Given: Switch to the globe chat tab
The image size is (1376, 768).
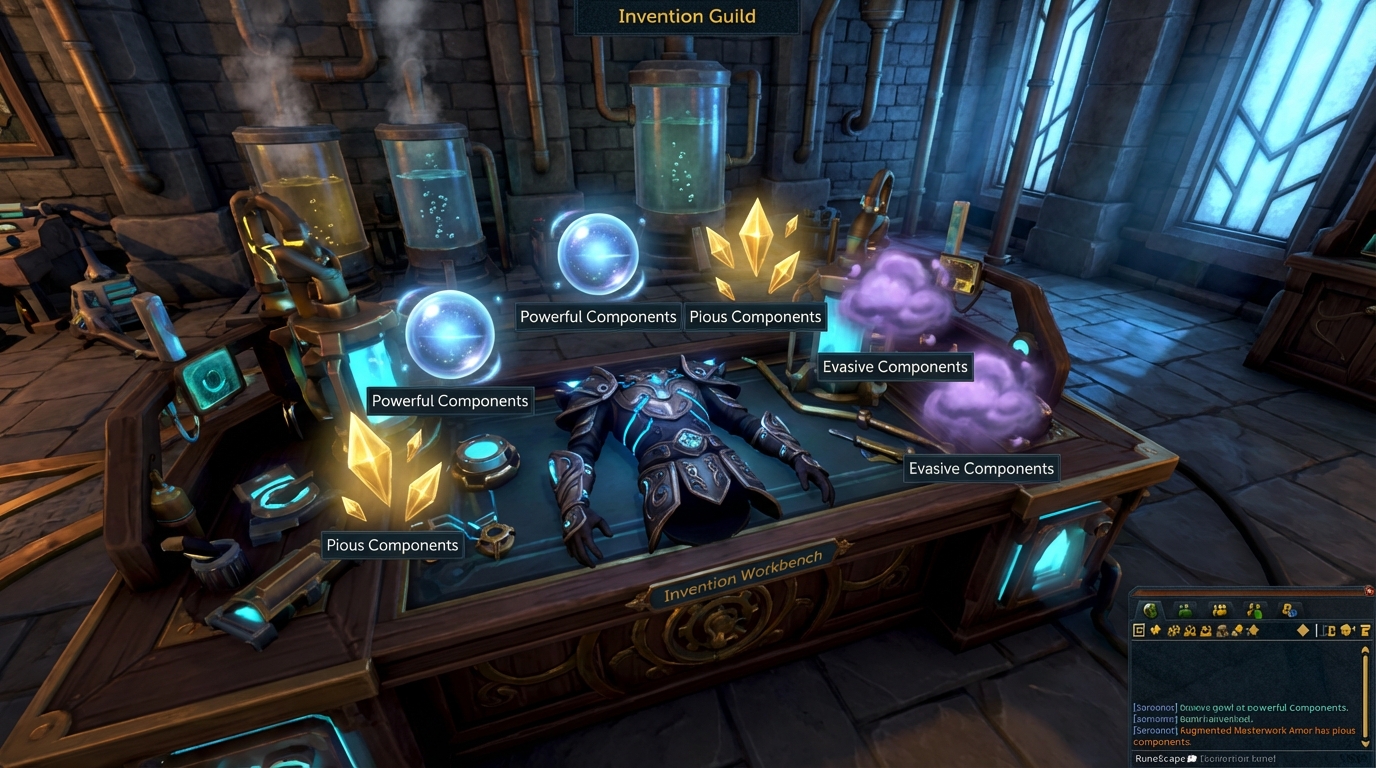Looking at the screenshot, I should (1151, 610).
